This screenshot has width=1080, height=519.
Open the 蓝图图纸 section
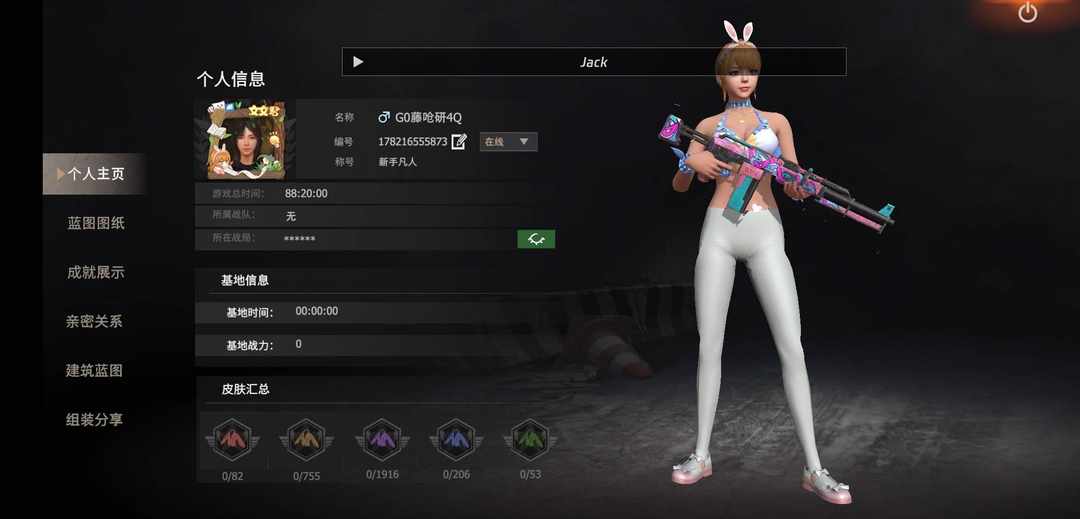(96, 223)
